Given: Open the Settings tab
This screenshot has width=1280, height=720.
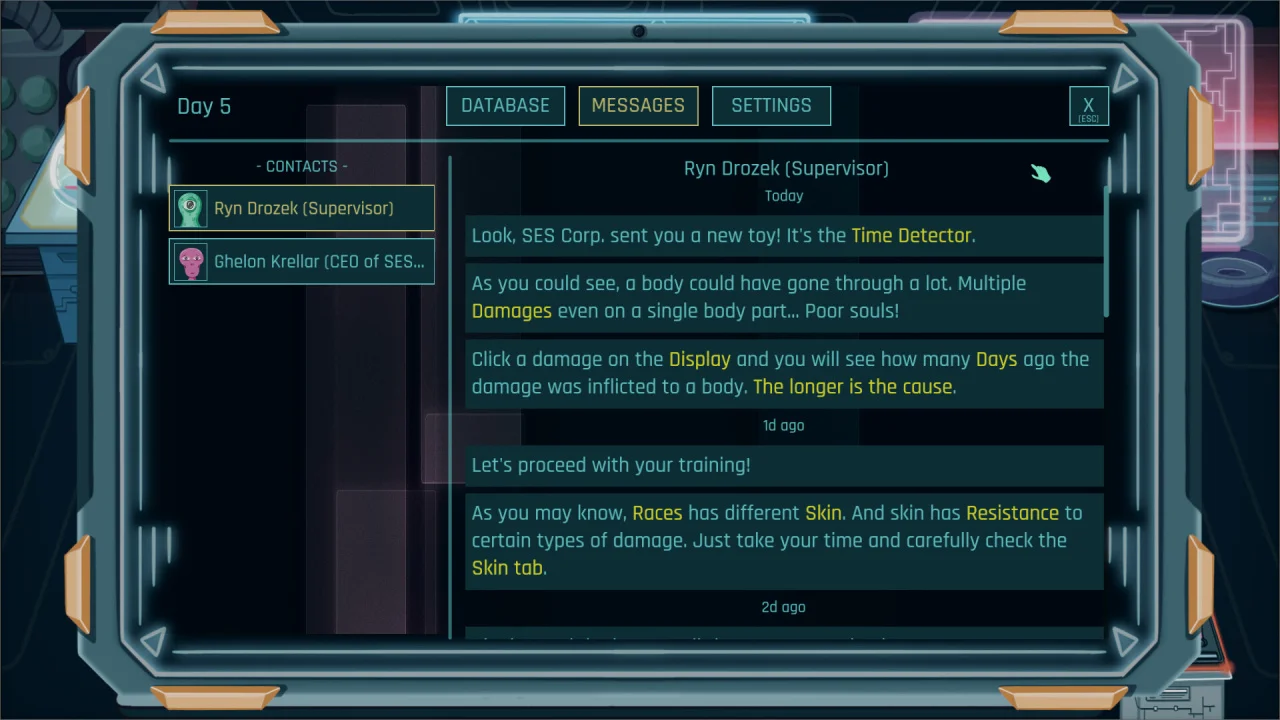Looking at the screenshot, I should click(771, 106).
